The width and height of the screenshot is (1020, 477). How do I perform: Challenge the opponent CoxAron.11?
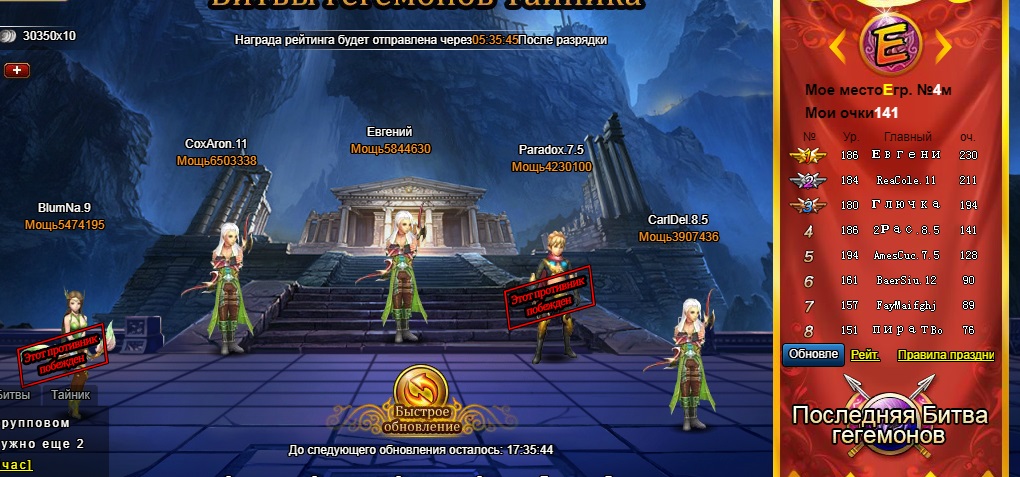pos(230,285)
